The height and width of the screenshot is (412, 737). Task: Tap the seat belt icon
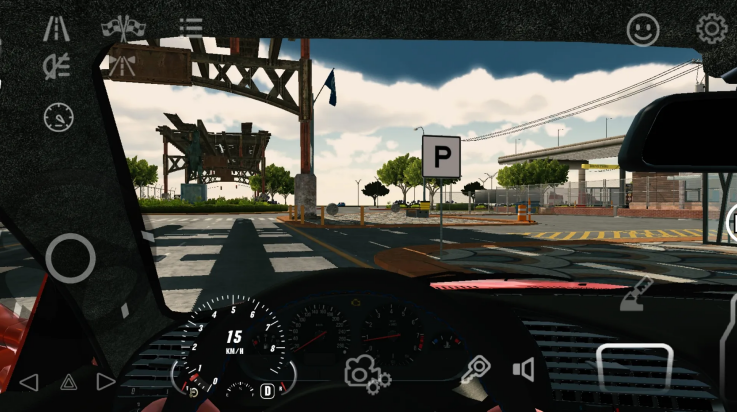click(x=636, y=294)
